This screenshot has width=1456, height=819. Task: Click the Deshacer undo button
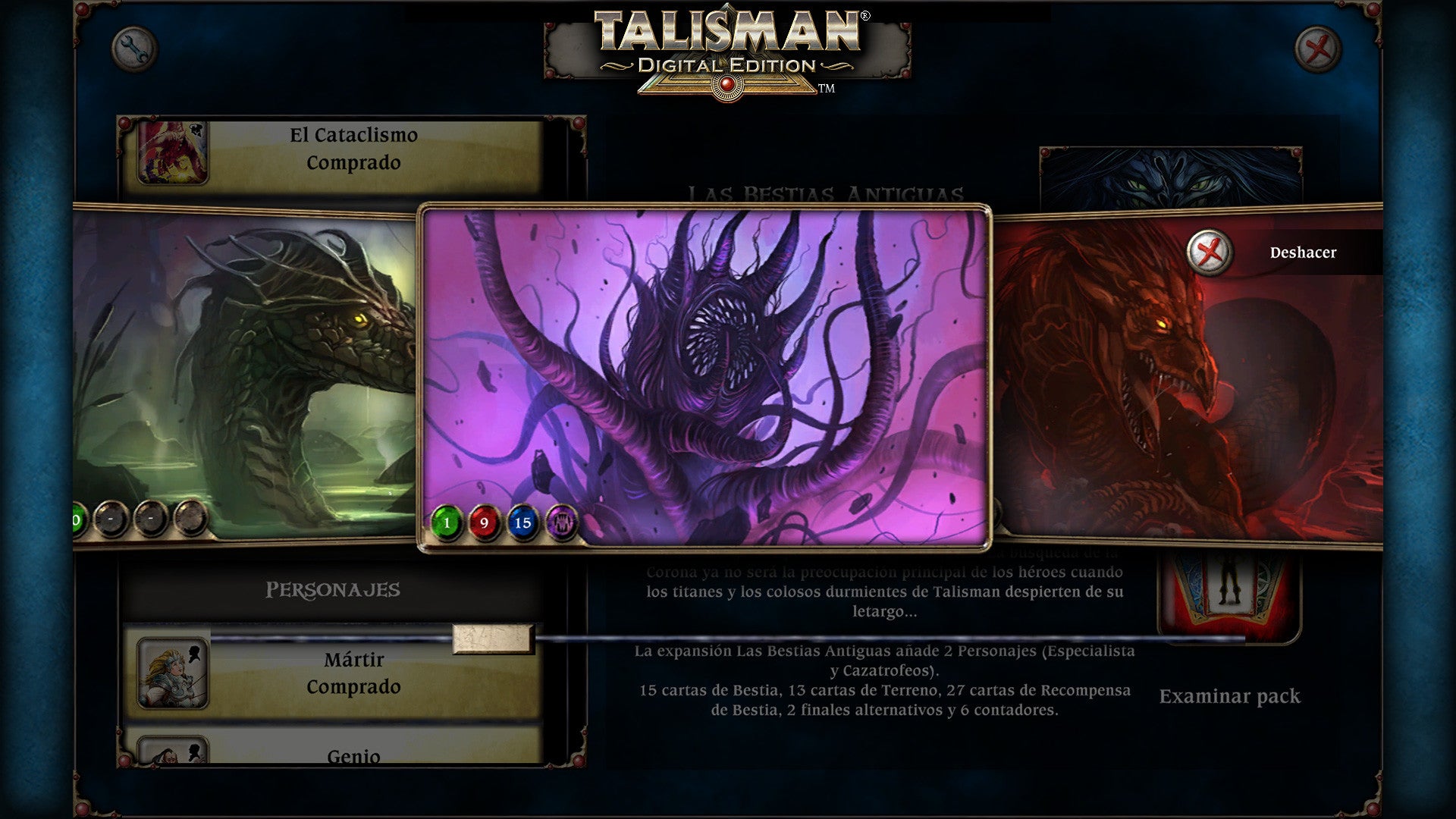[x=1210, y=252]
